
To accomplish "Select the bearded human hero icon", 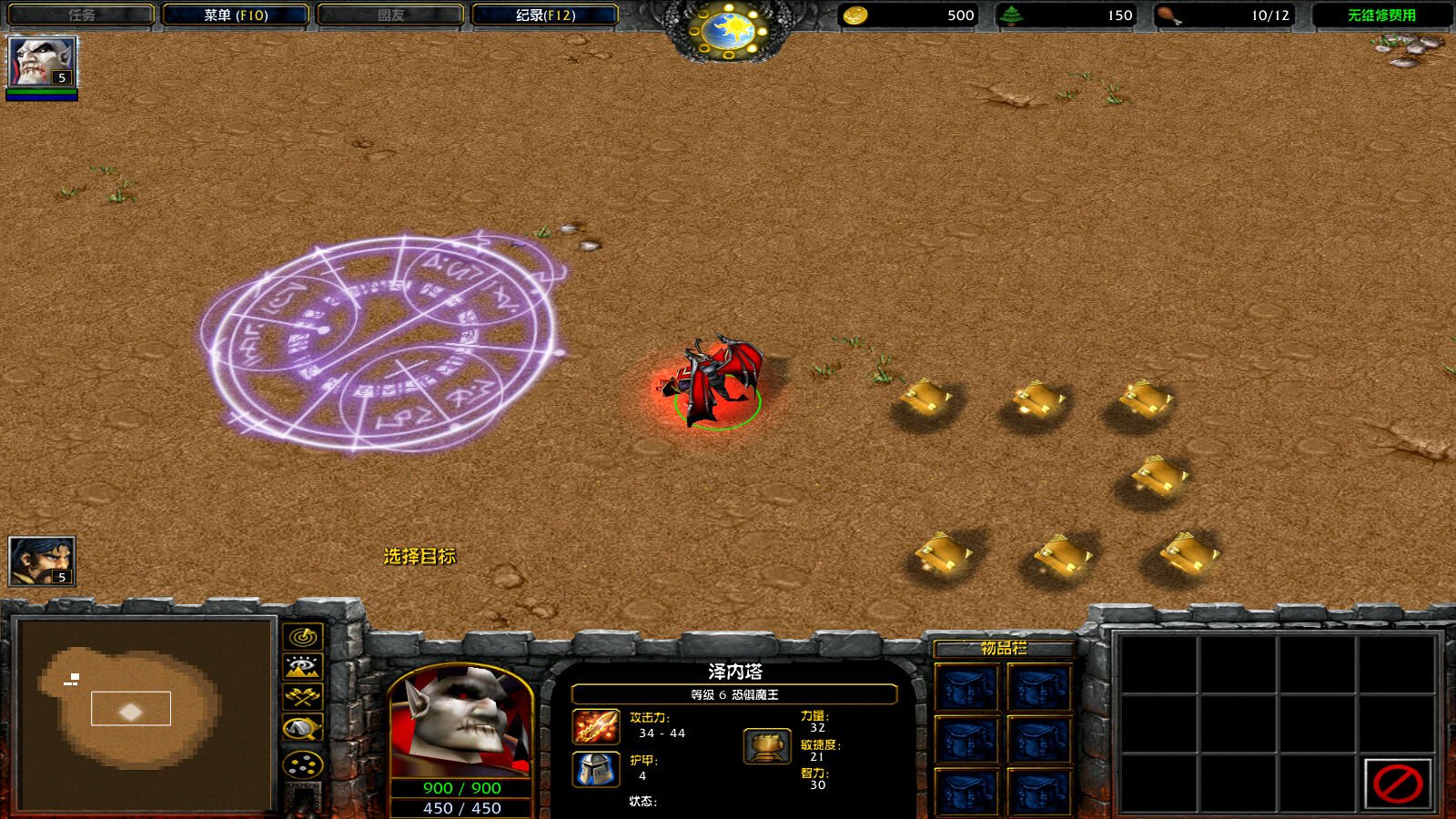I will [42, 561].
